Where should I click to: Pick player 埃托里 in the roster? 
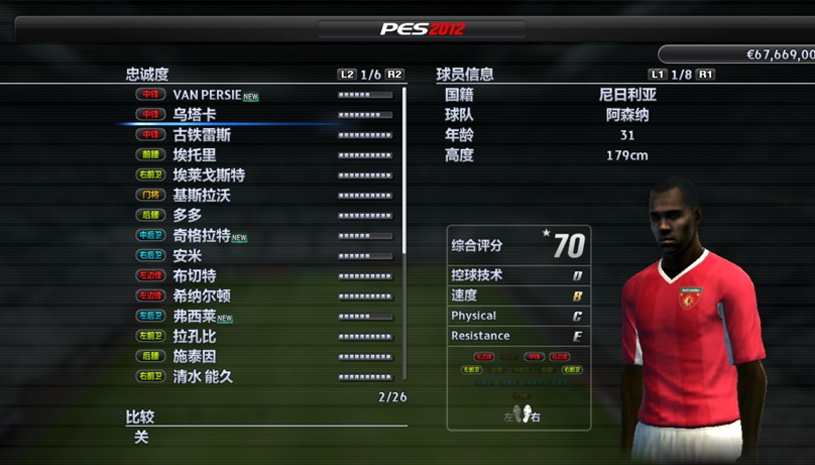194,155
